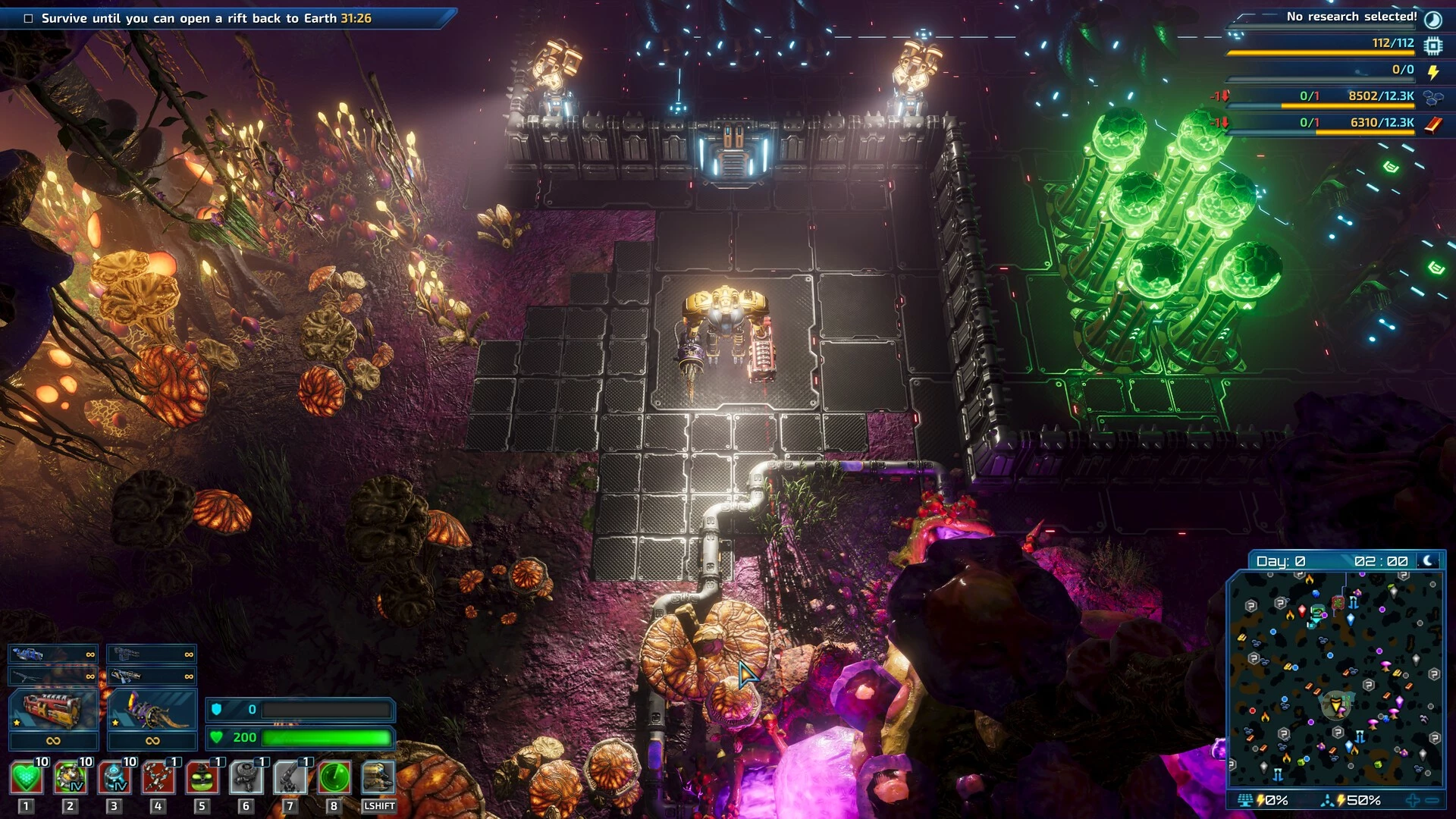1456x819 pixels.
Task: Select the purple alien right-hand weapon
Action: coord(152,711)
